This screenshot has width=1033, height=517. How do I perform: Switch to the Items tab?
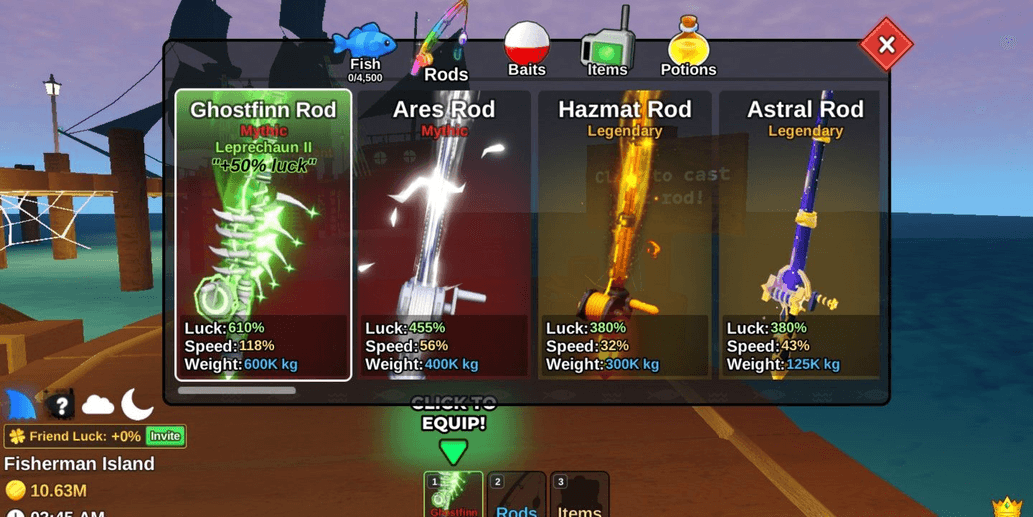607,48
